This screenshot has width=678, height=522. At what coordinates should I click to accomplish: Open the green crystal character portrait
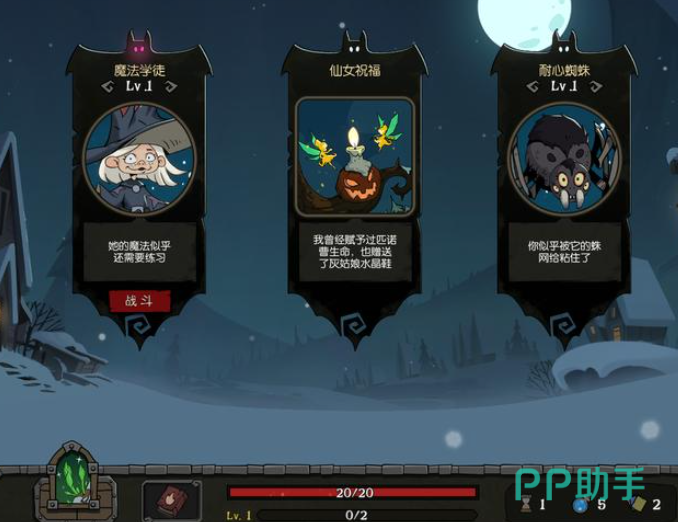click(72, 482)
